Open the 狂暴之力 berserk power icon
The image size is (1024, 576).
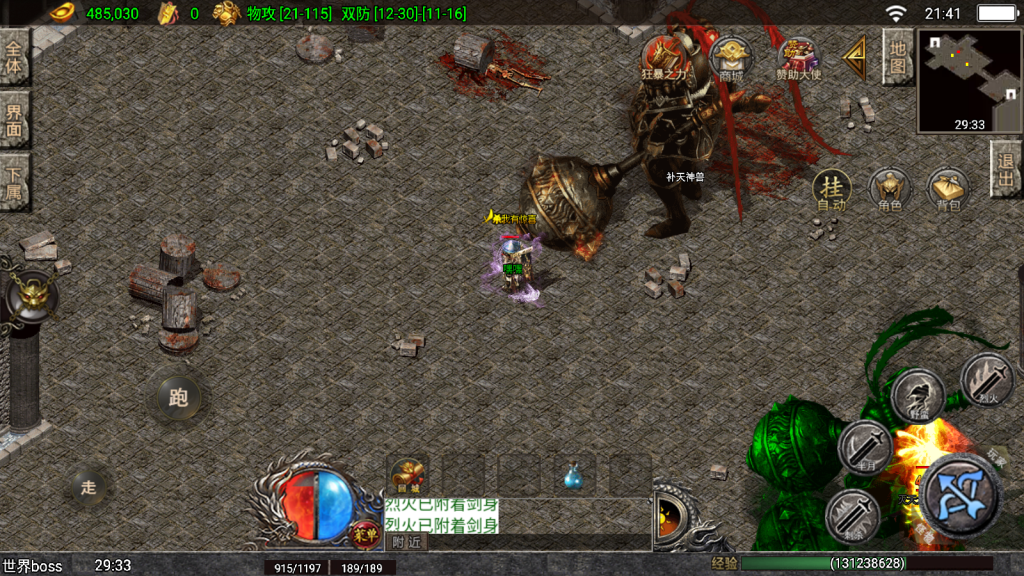click(664, 57)
